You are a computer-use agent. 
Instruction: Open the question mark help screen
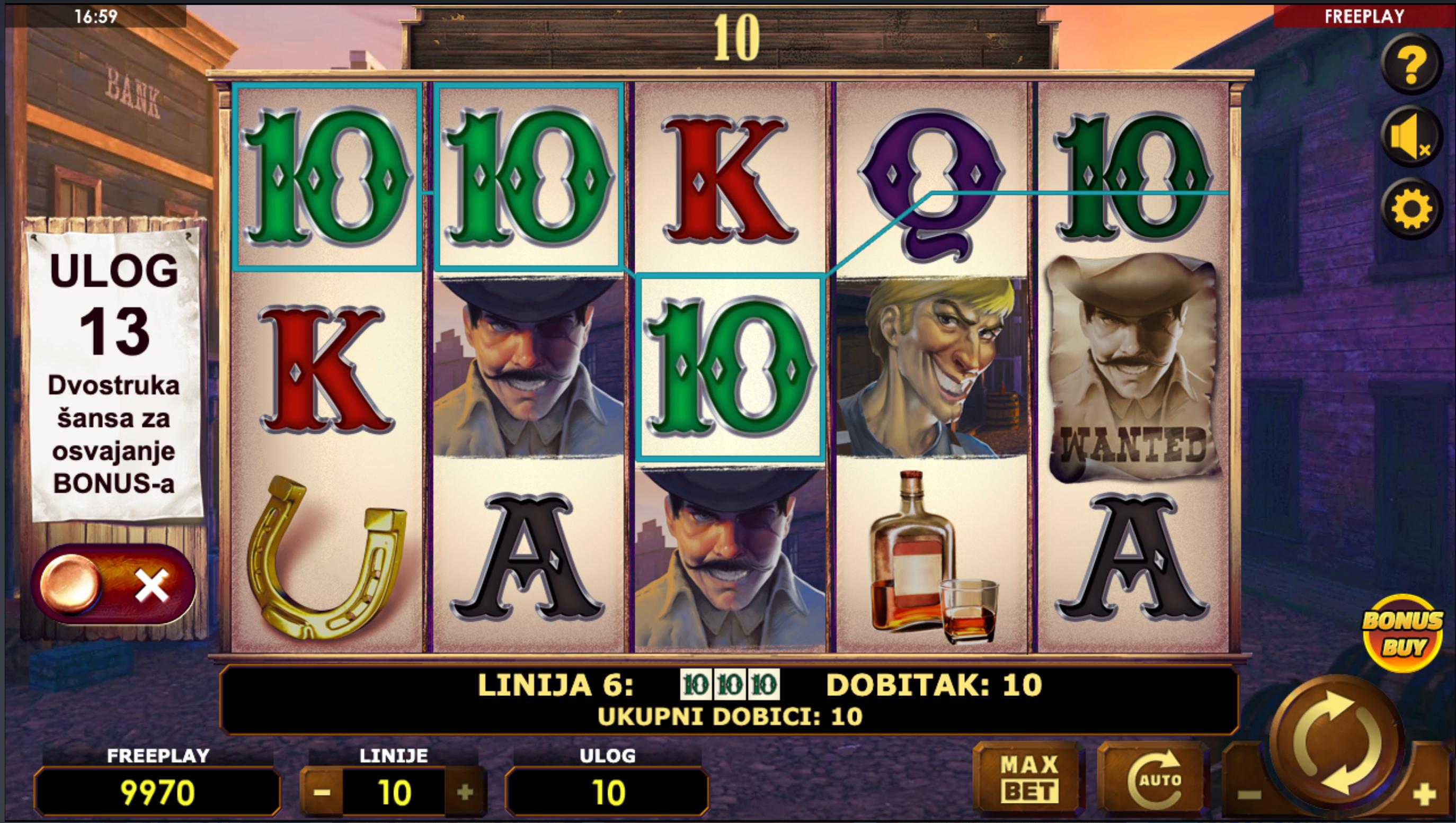click(x=1411, y=65)
